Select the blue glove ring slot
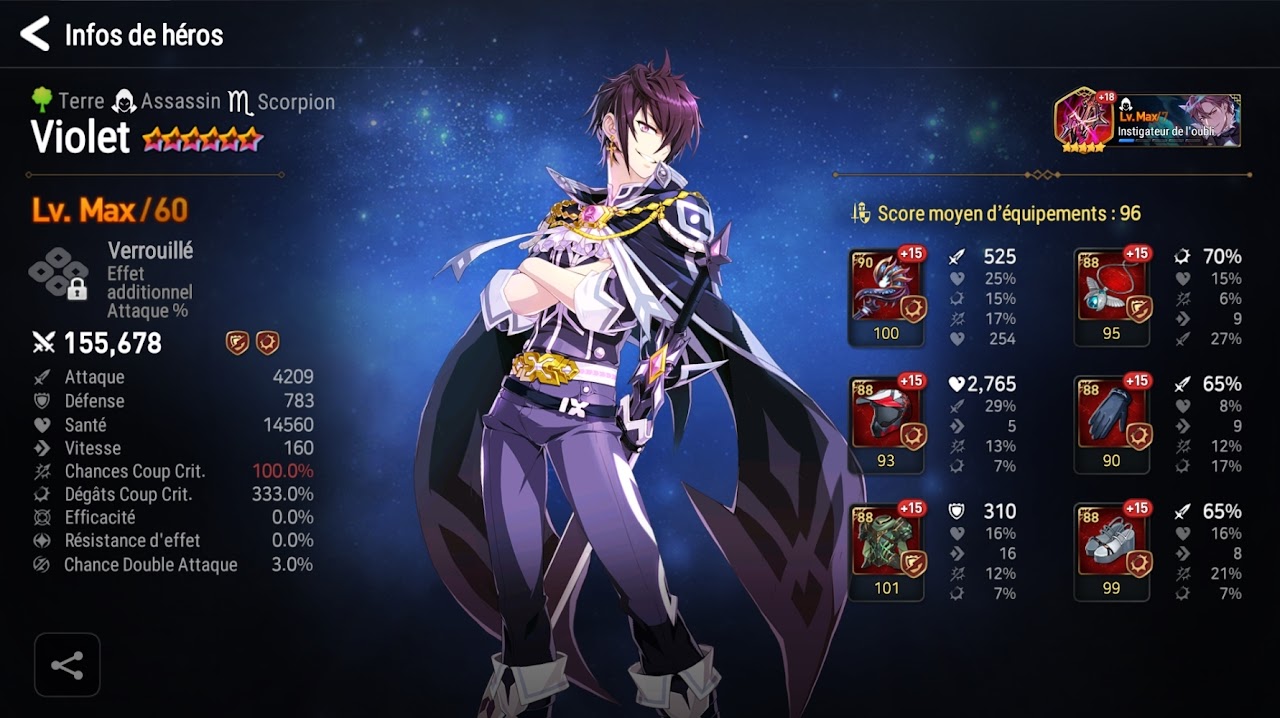The width and height of the screenshot is (1280, 718). [x=1111, y=424]
